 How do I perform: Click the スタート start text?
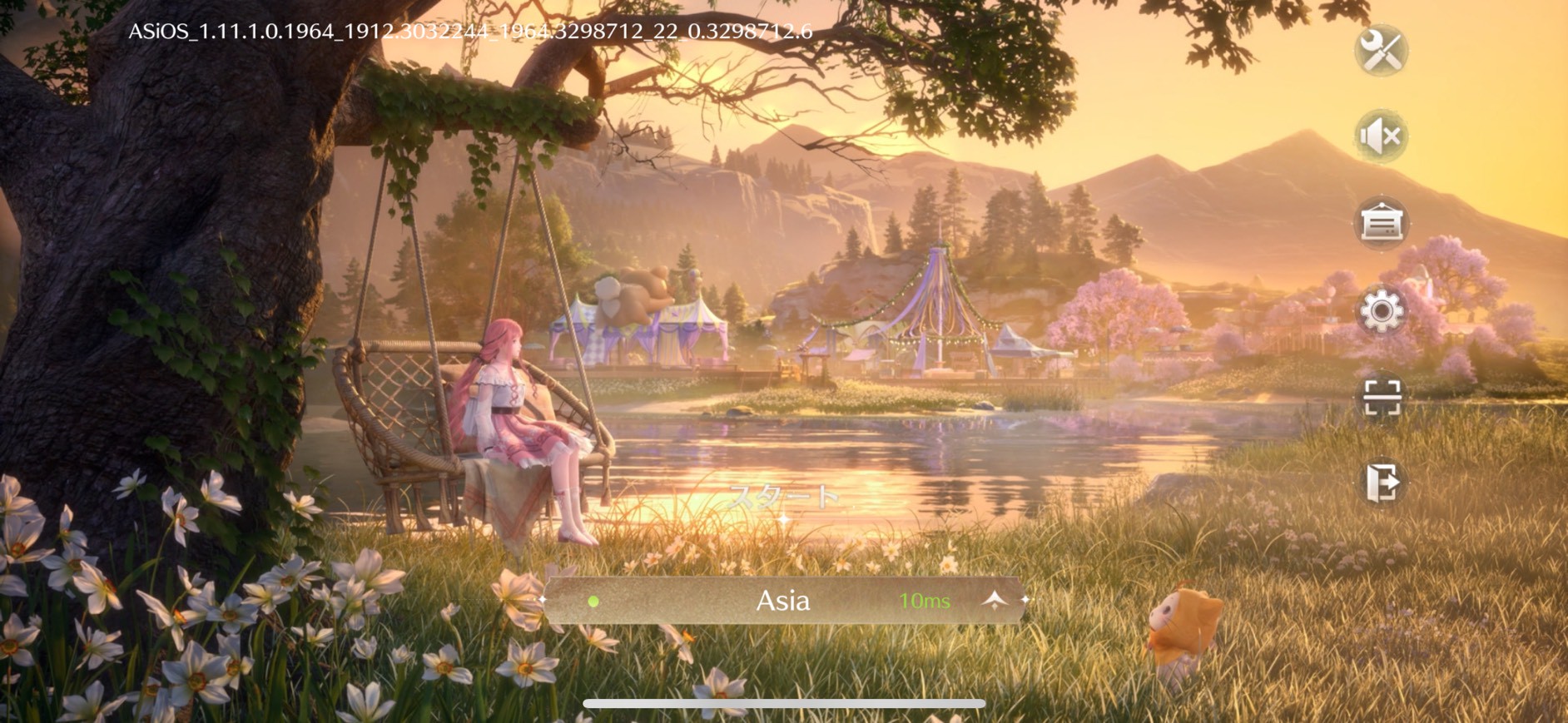[x=783, y=498]
